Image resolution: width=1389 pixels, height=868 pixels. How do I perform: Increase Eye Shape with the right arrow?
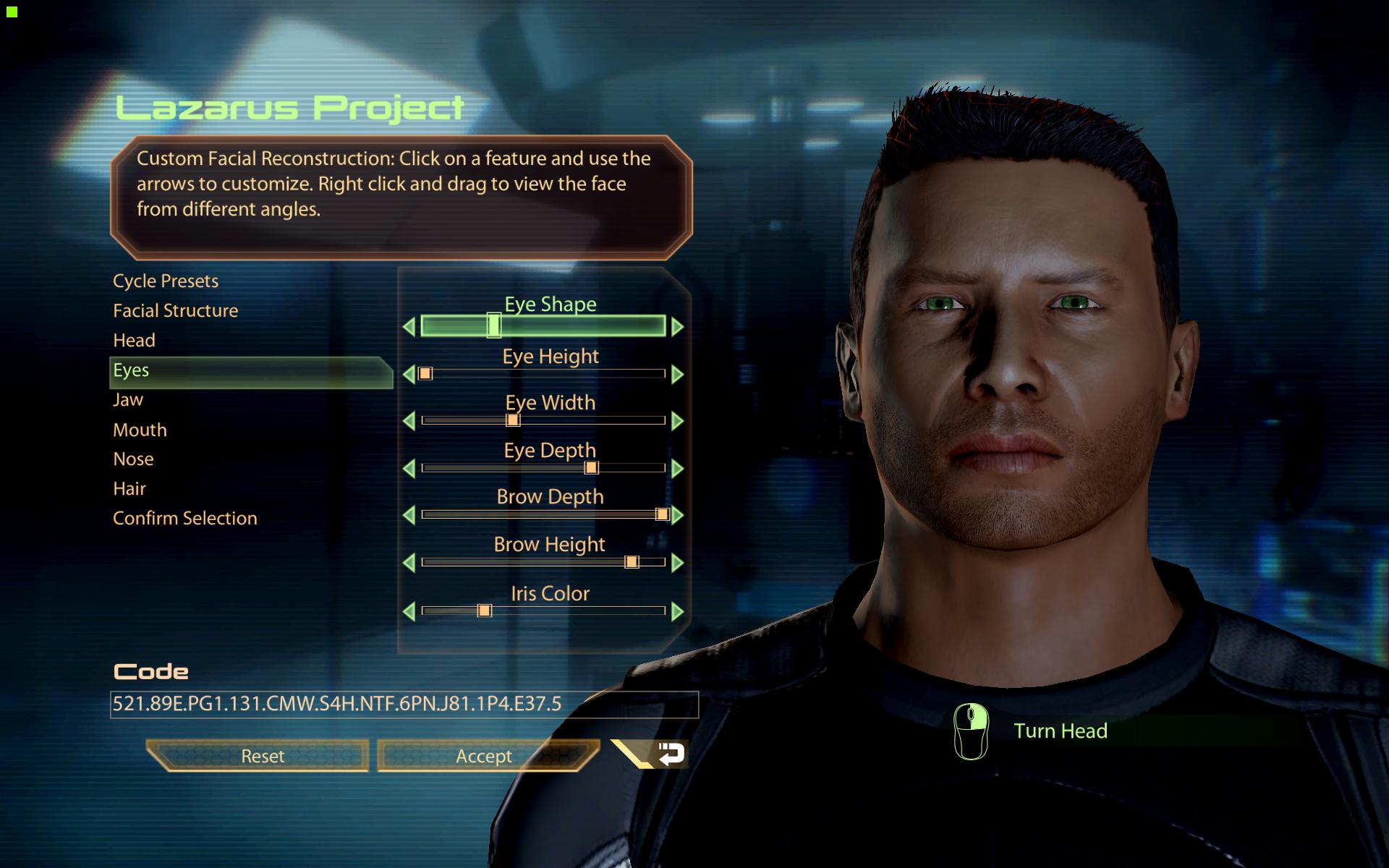point(678,327)
